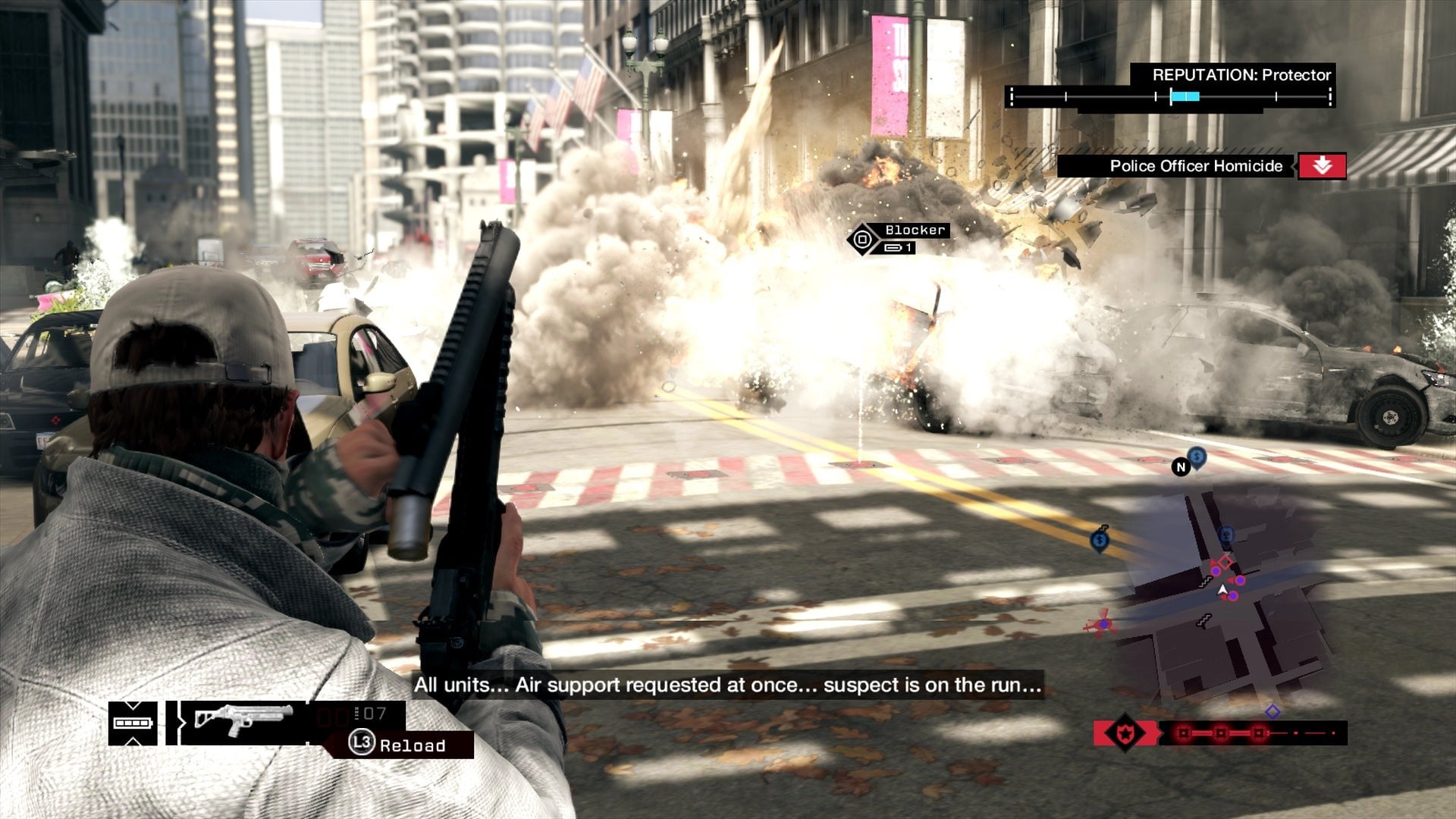Click the white player arrow on the minimap
The image size is (1456, 819).
click(1222, 589)
